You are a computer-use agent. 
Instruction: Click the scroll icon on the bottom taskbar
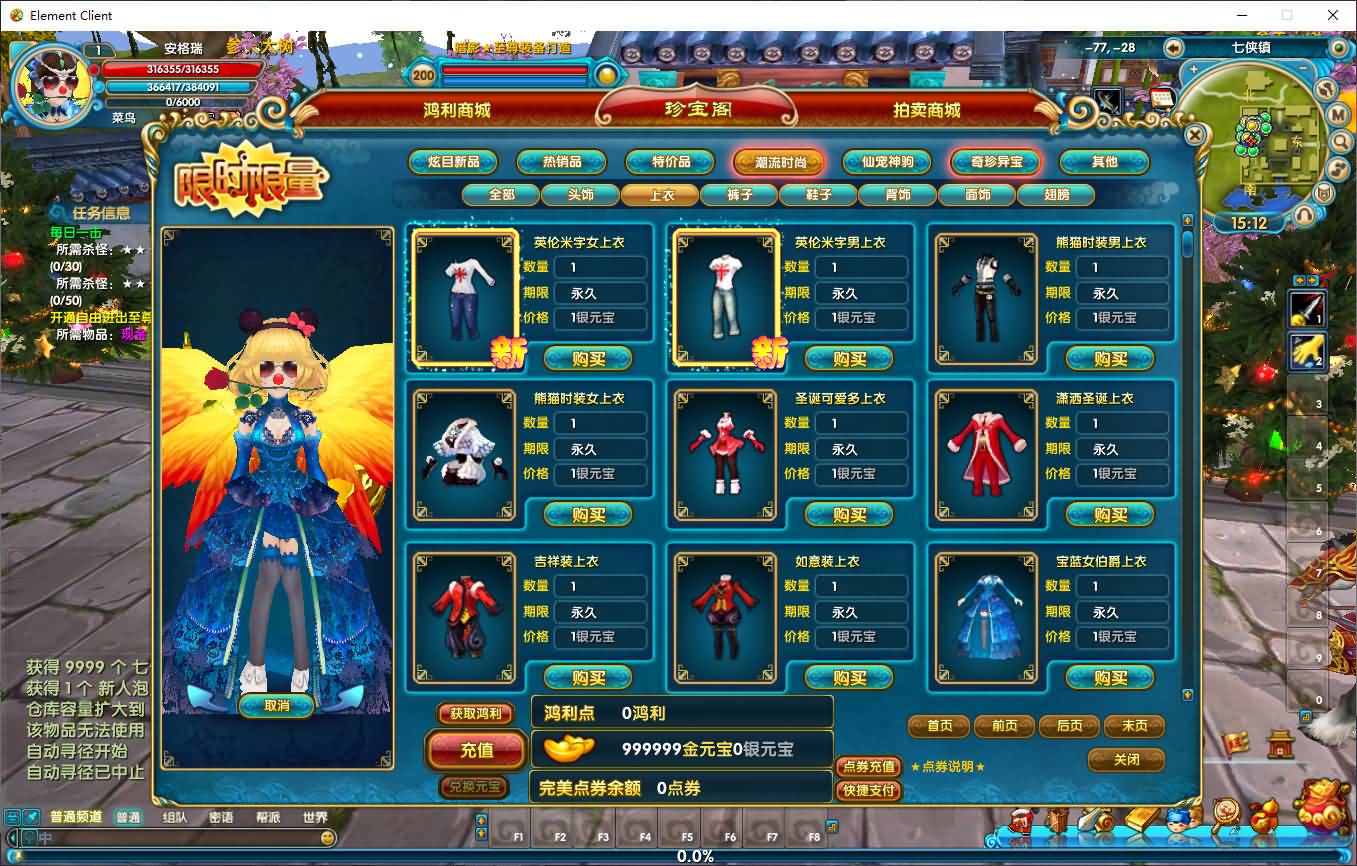(x=1095, y=818)
